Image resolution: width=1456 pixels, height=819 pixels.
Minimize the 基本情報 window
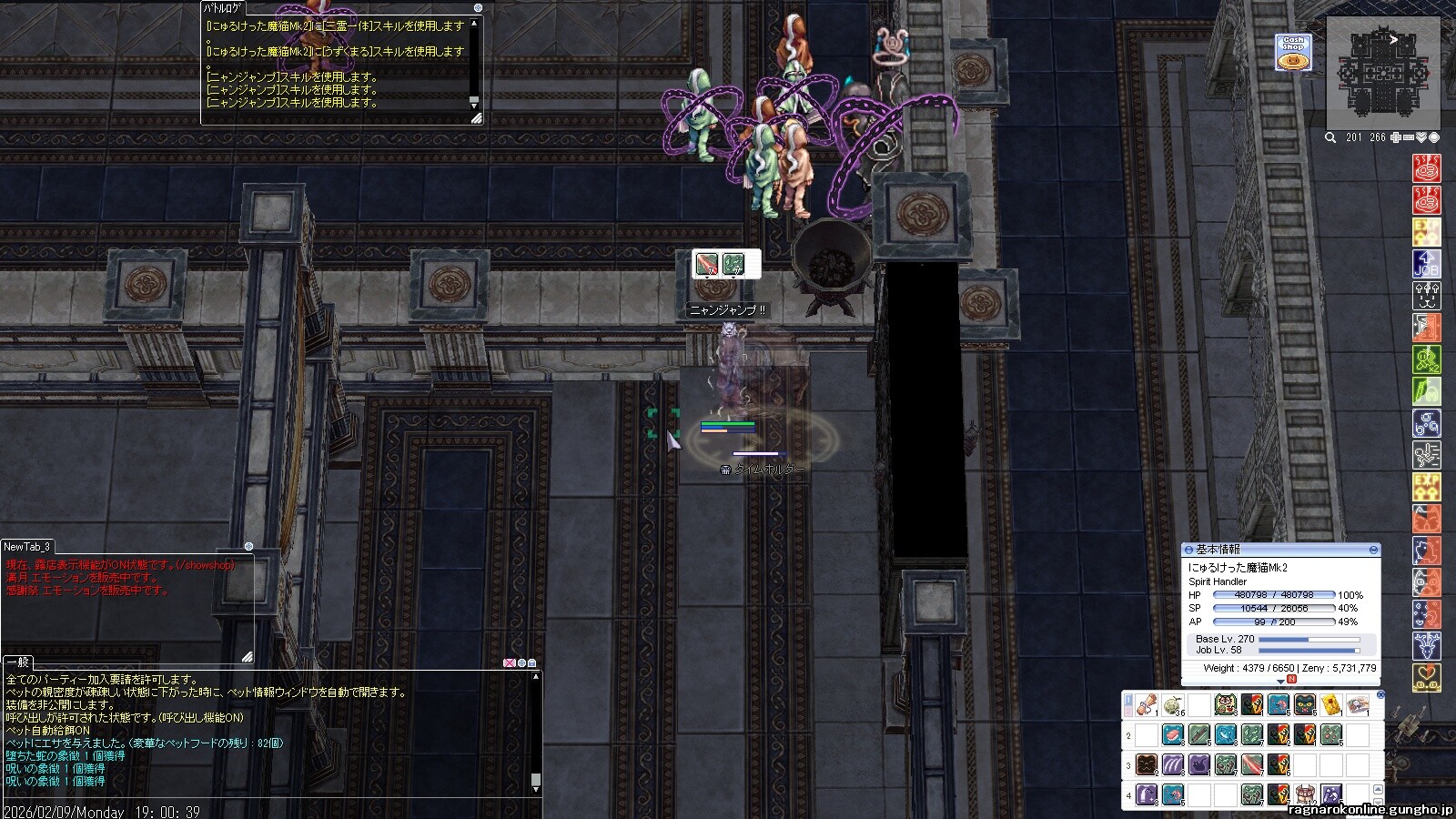[1373, 550]
